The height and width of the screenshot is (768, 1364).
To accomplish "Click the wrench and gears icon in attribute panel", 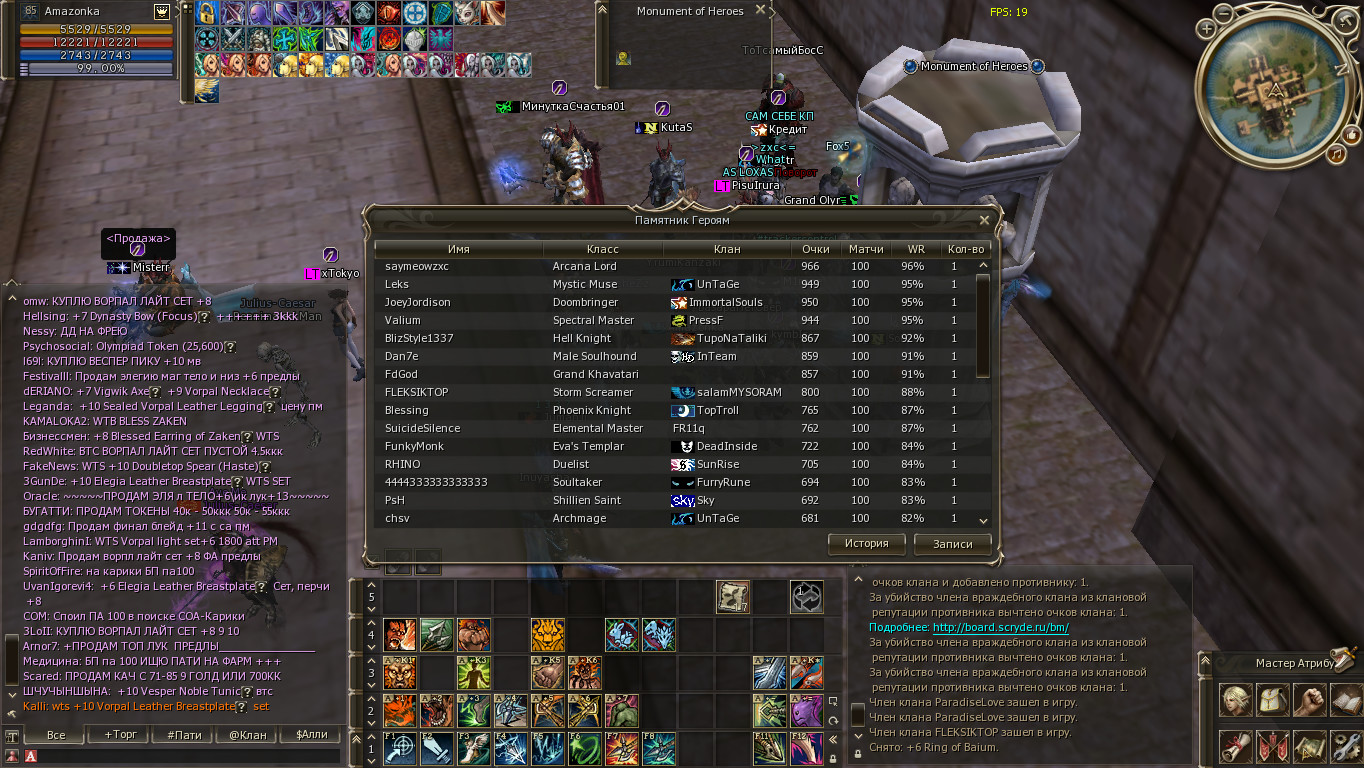I will [x=1348, y=746].
